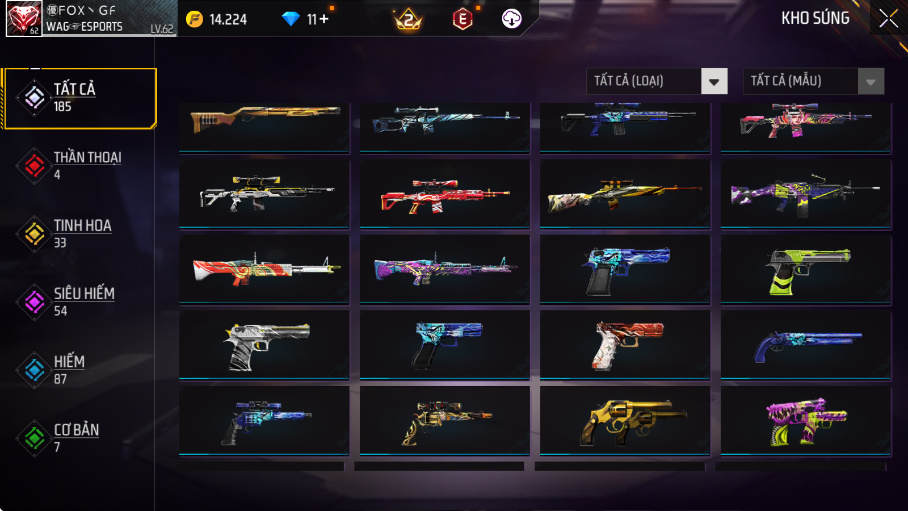Viewport: 908px width, 511px height.
Task: Open the FOX GF player profile avatar
Action: click(23, 18)
